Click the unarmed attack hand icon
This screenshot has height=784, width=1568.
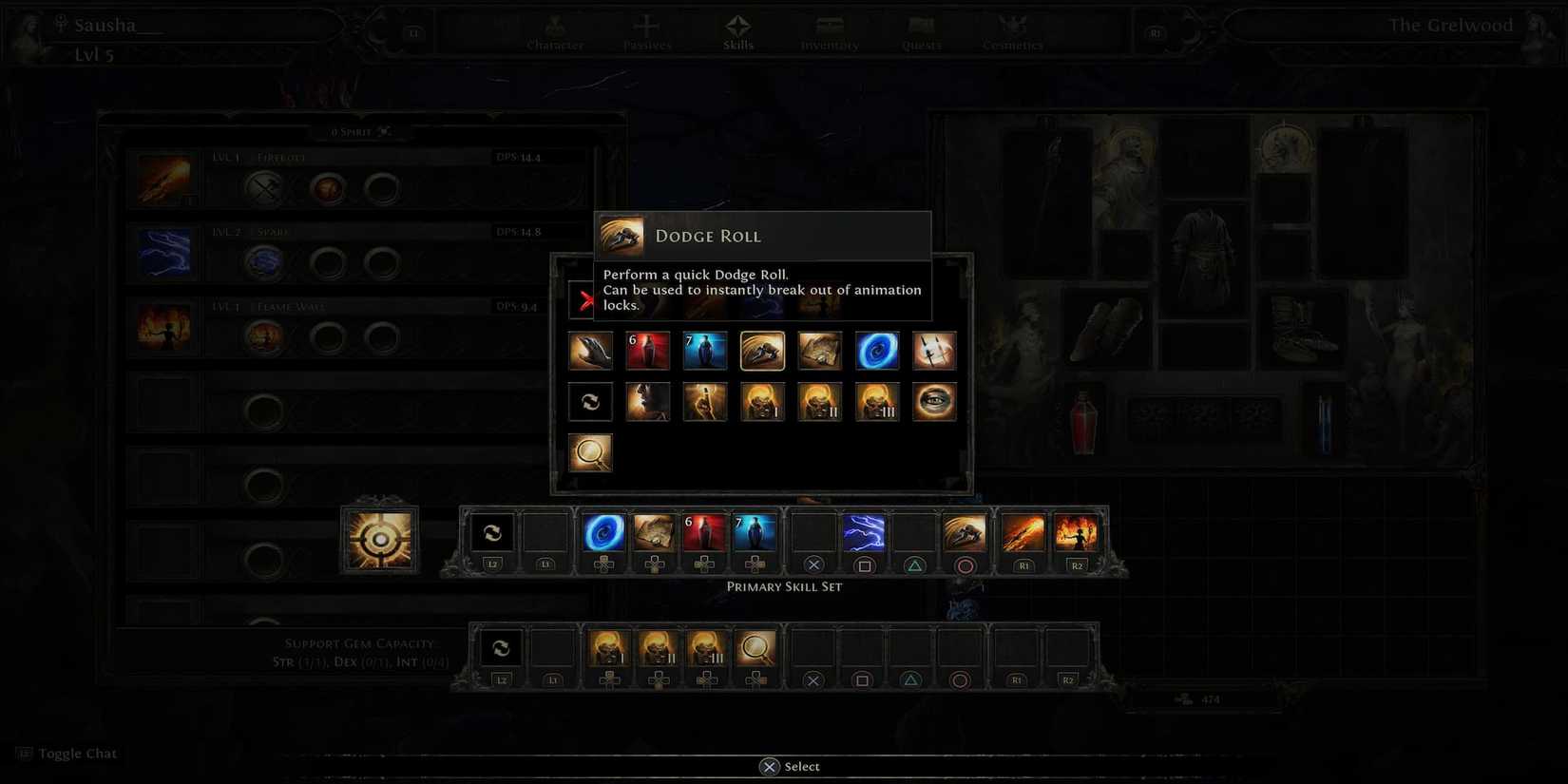pyautogui.click(x=590, y=351)
